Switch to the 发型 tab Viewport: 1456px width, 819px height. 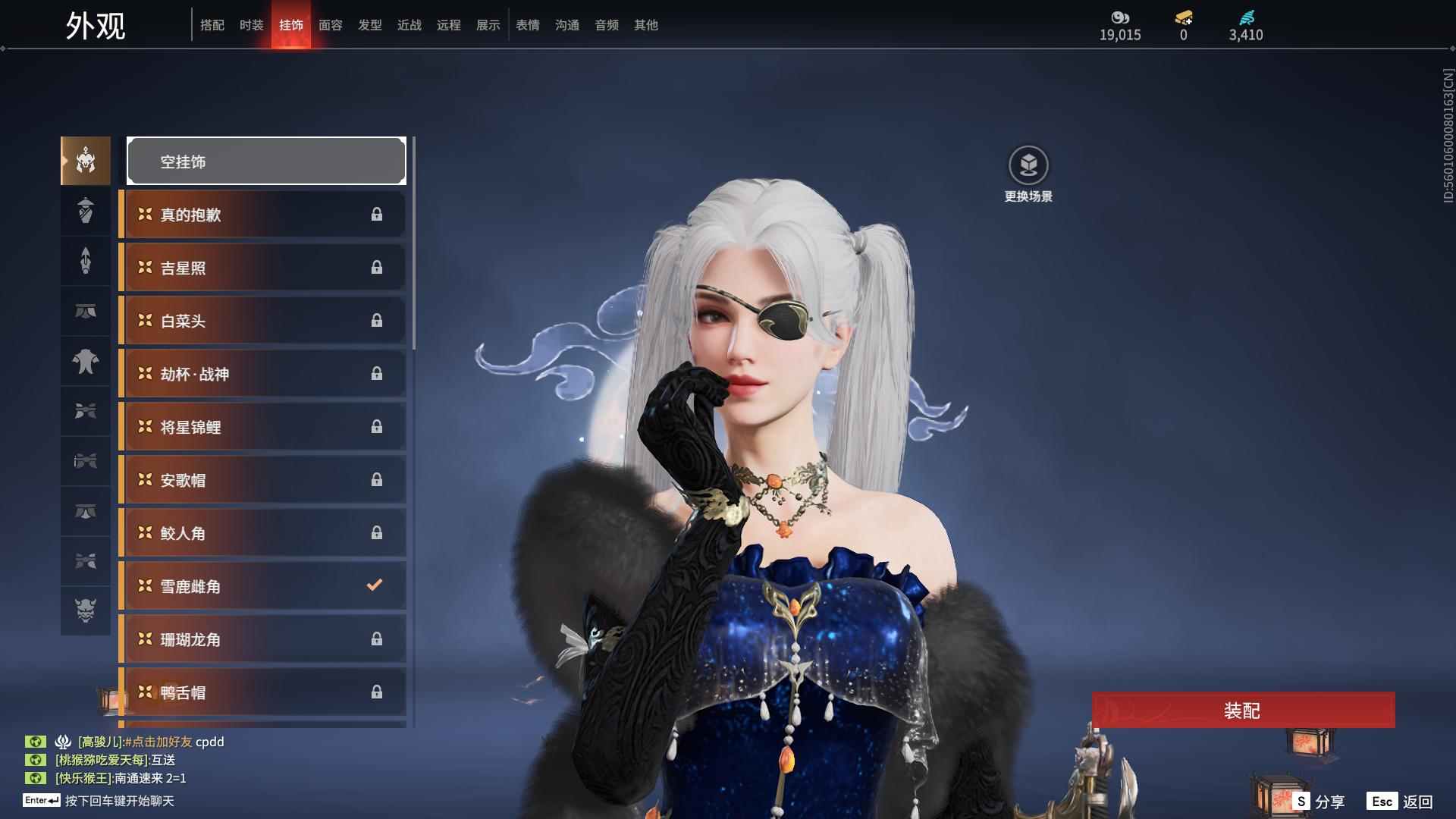pyautogui.click(x=370, y=25)
